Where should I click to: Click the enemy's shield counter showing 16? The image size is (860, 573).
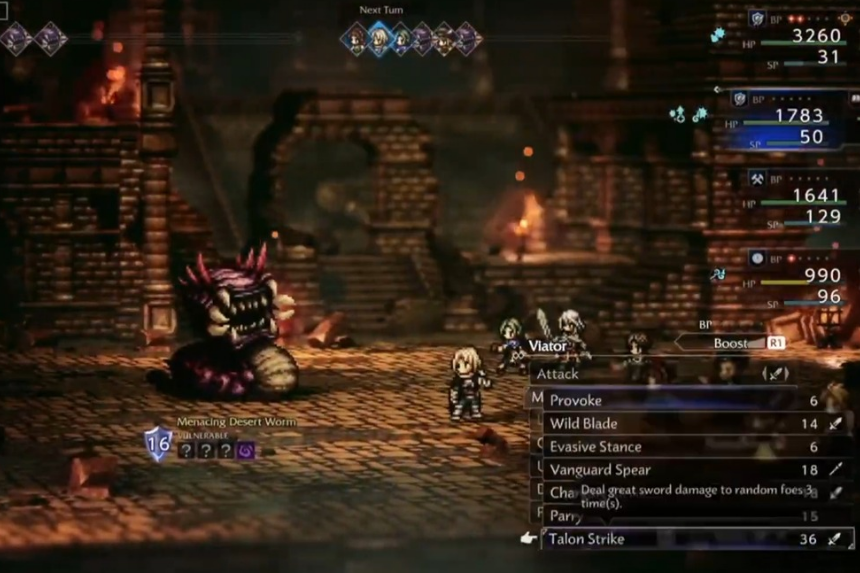[x=158, y=443]
